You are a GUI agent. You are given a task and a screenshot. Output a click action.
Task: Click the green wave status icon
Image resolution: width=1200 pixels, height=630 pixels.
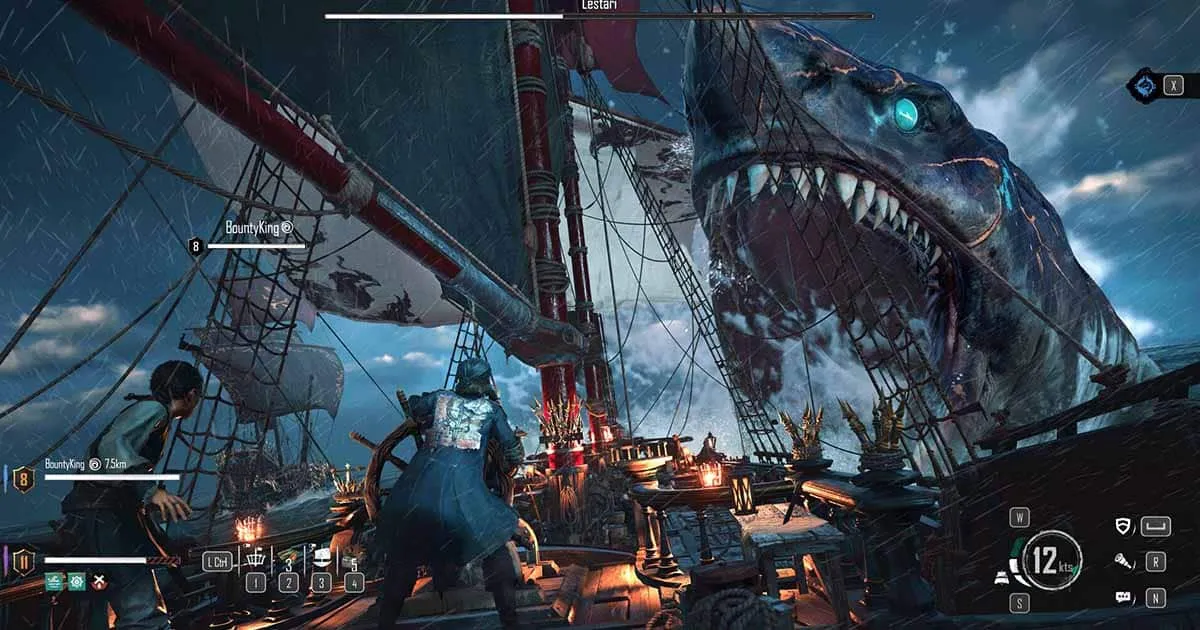tap(55, 581)
